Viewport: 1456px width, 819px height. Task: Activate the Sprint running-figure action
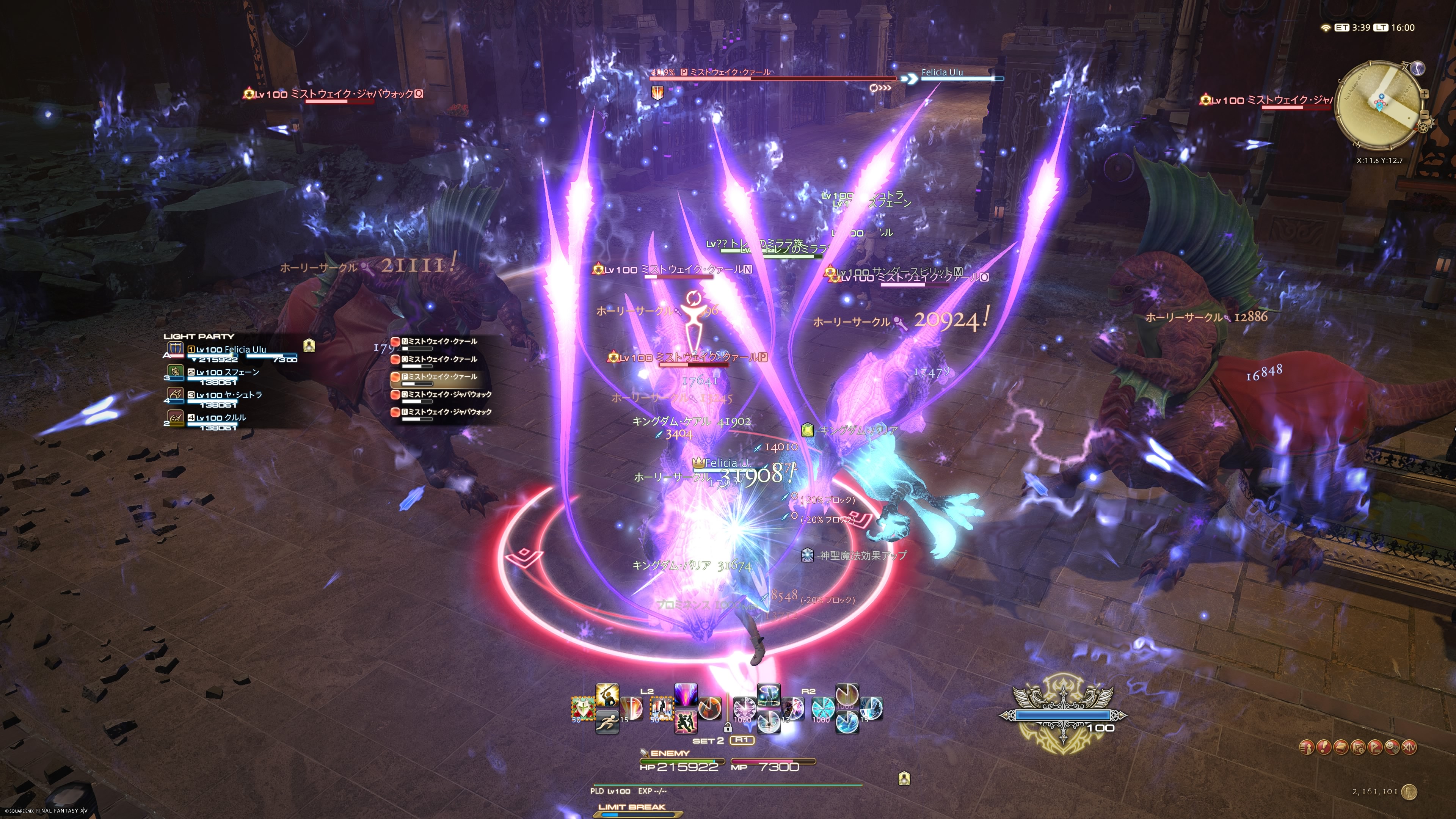607,722
